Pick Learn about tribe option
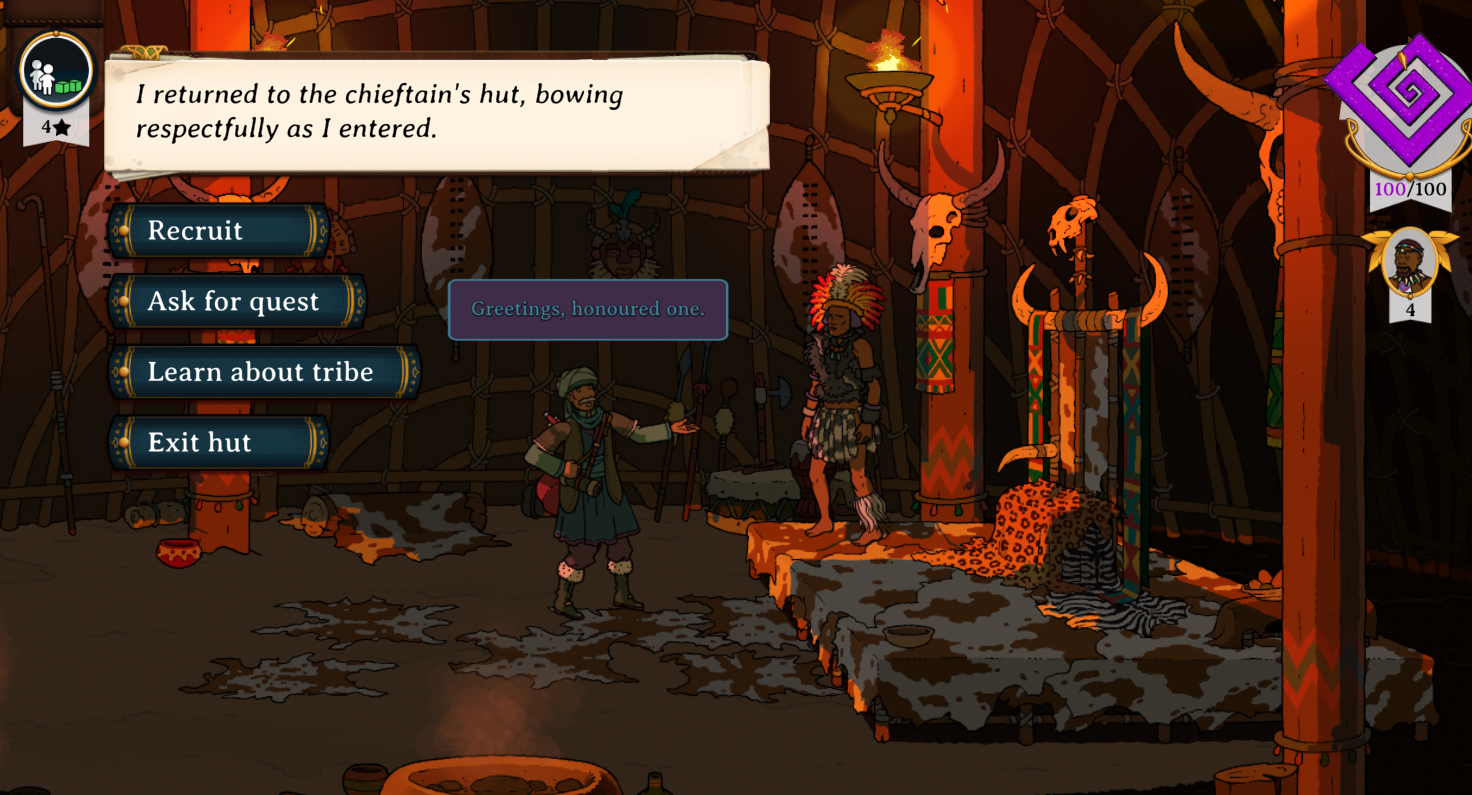 264,372
